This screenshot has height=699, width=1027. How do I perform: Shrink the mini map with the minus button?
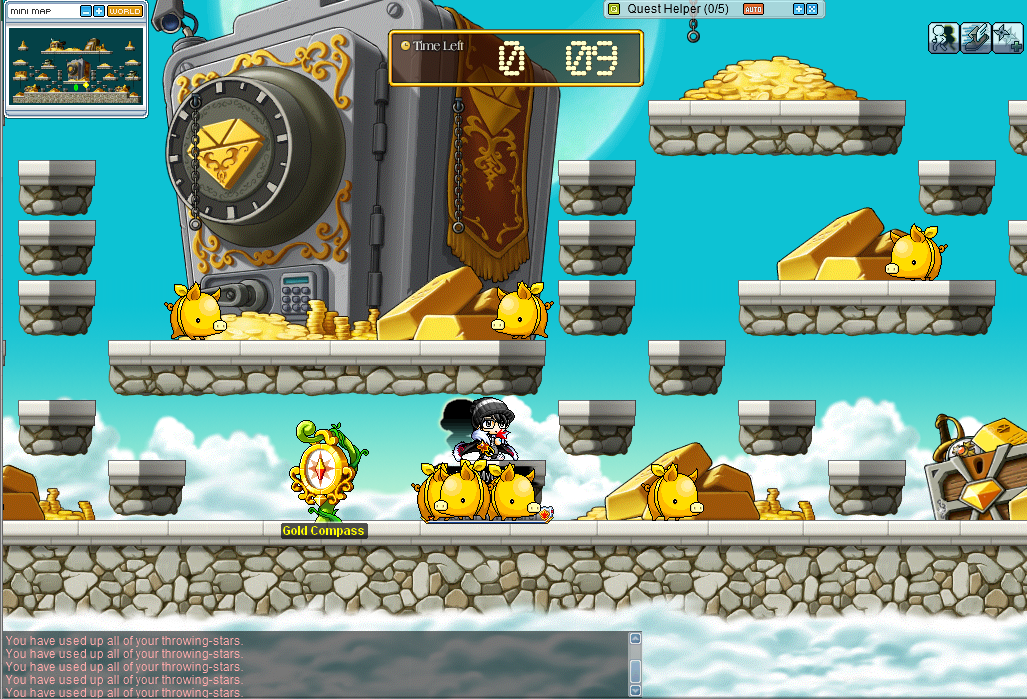(x=86, y=11)
